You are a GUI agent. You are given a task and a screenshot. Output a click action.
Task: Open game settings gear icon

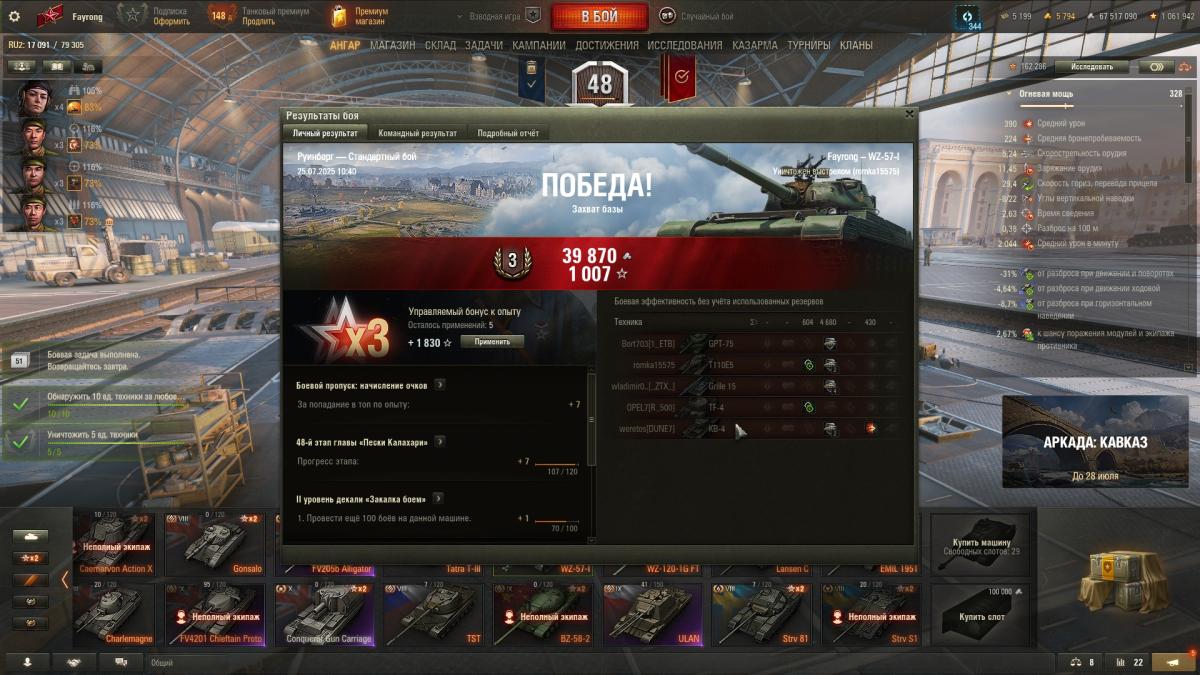pyautogui.click(x=14, y=16)
